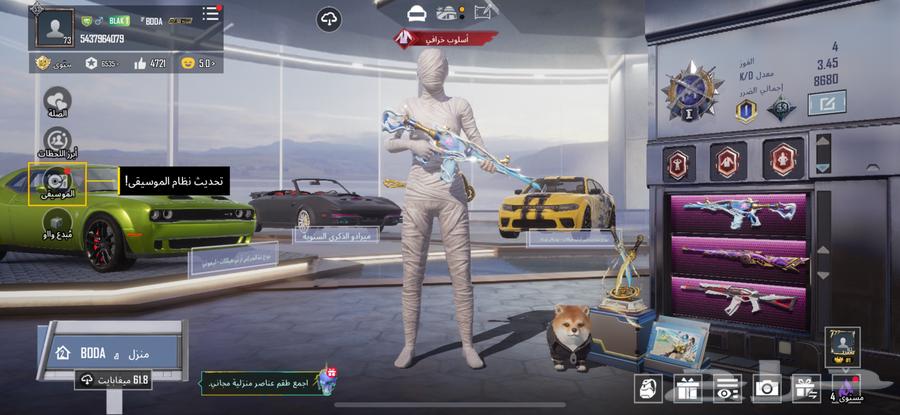This screenshot has width=900, height=415.
Task: Select the car vehicle tab icon
Action: (x=417, y=13)
